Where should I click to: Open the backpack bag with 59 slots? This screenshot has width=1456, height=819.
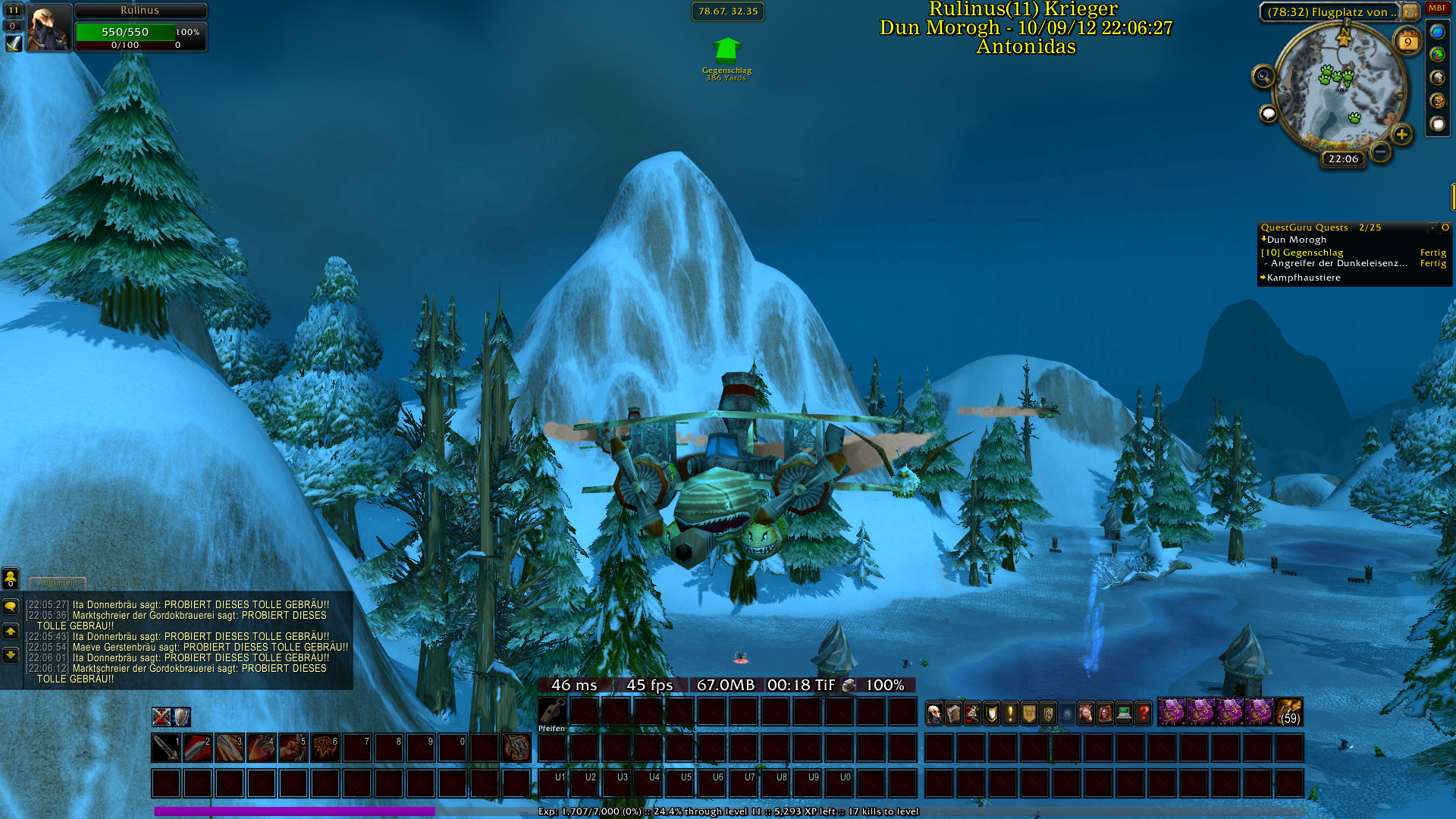1289,713
